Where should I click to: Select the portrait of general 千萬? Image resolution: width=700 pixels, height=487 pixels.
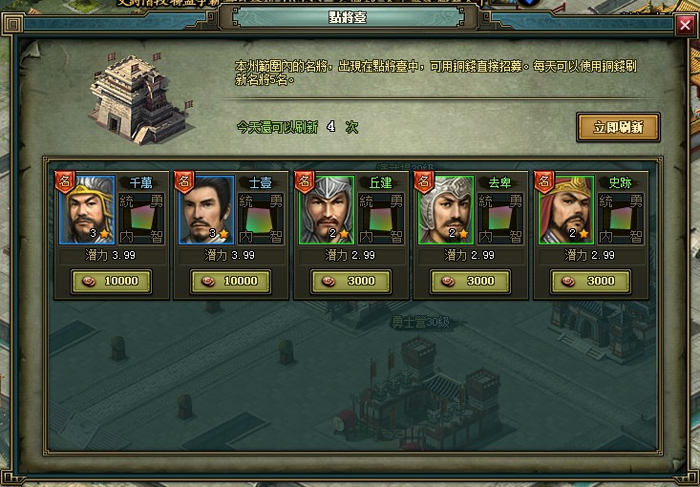[x=87, y=210]
